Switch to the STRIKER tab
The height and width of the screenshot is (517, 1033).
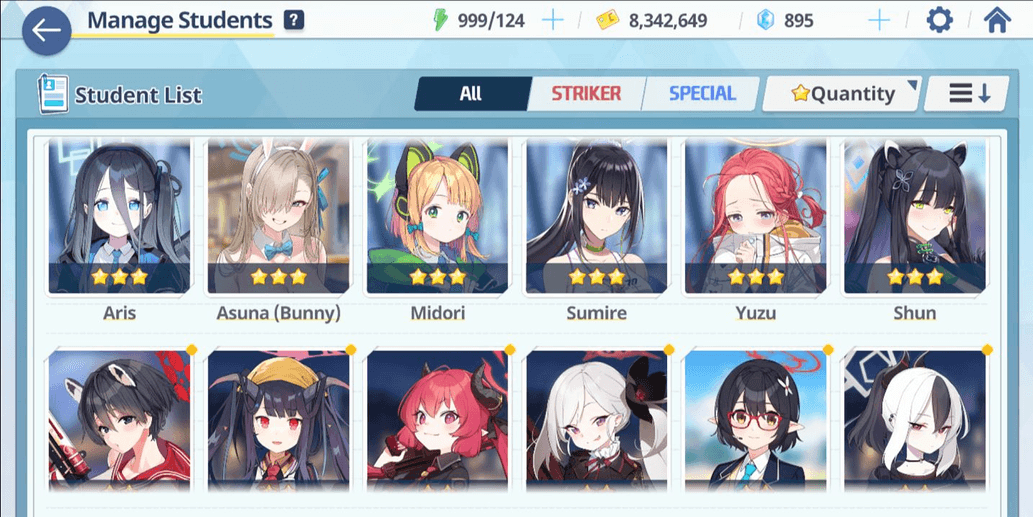586,94
